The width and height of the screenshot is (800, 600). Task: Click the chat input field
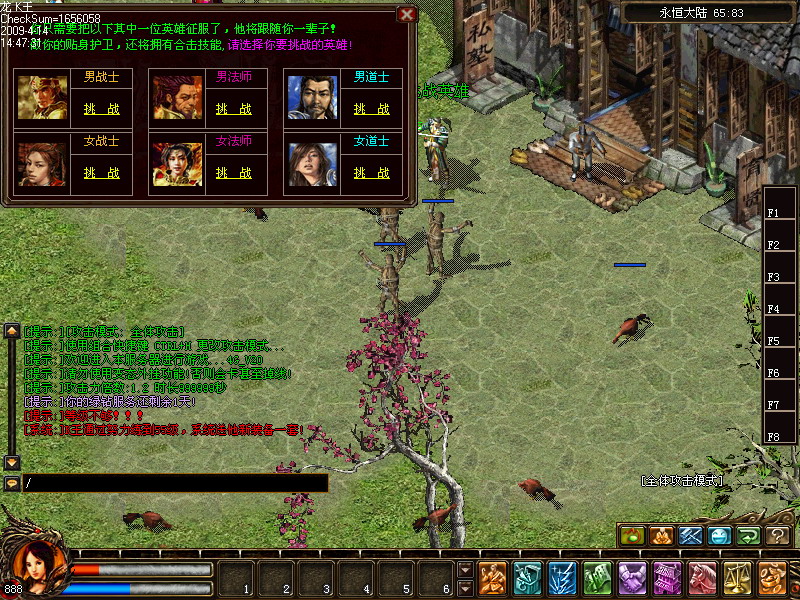click(x=175, y=484)
